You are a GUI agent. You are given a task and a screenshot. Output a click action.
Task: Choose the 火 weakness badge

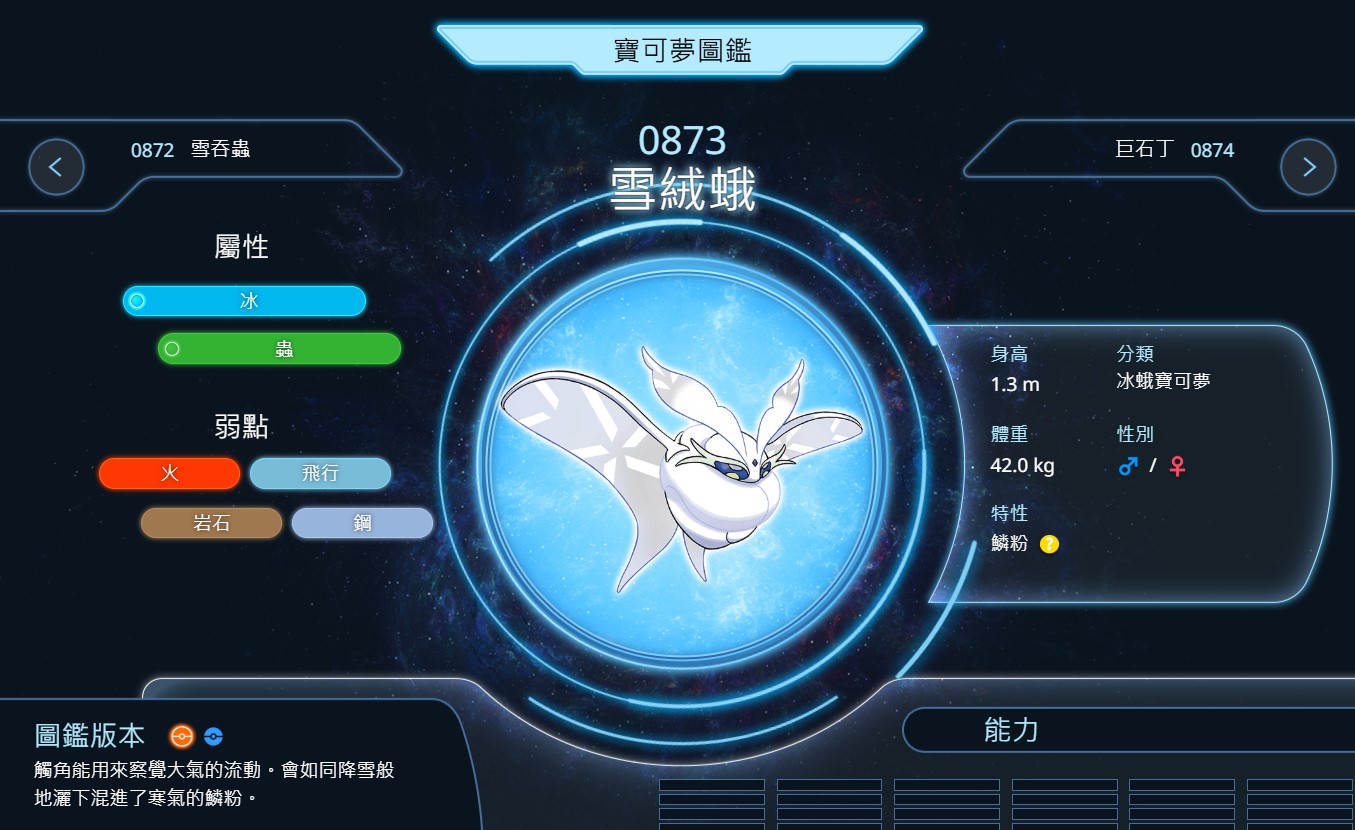(170, 474)
